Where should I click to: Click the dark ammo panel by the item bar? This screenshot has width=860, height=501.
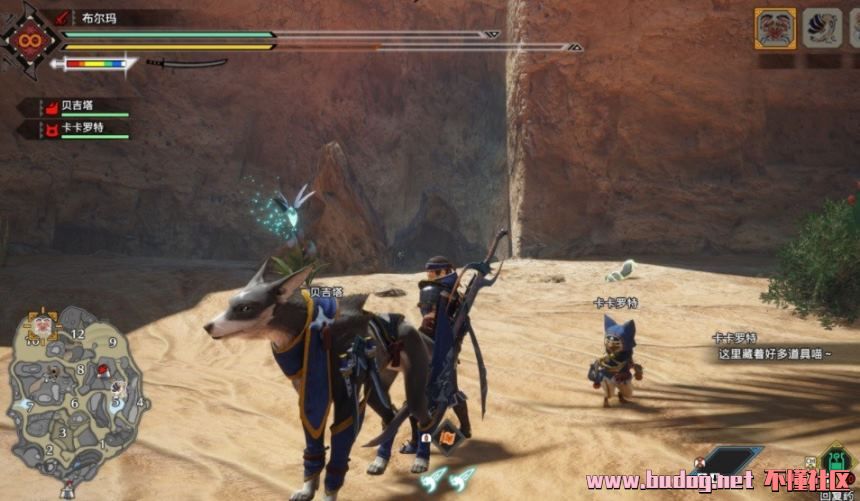coord(728,460)
